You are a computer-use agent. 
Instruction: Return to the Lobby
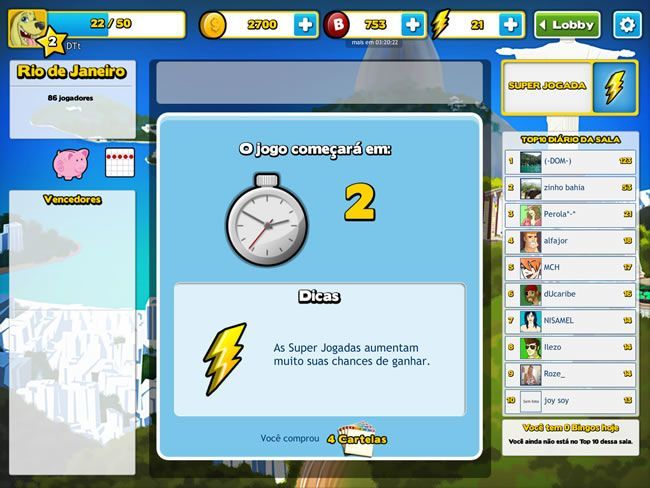point(567,25)
